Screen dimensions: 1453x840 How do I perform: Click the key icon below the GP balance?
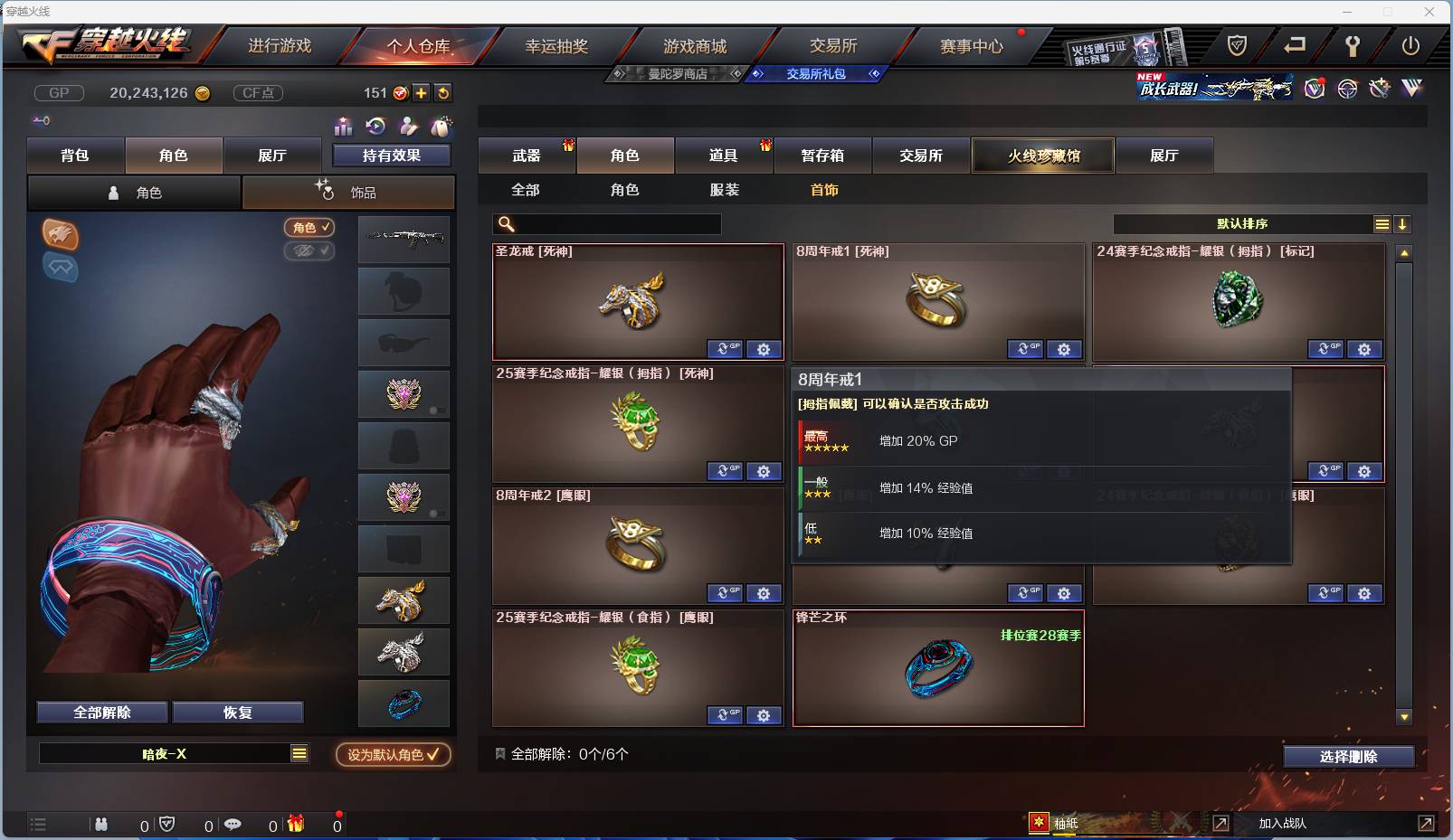tap(40, 120)
